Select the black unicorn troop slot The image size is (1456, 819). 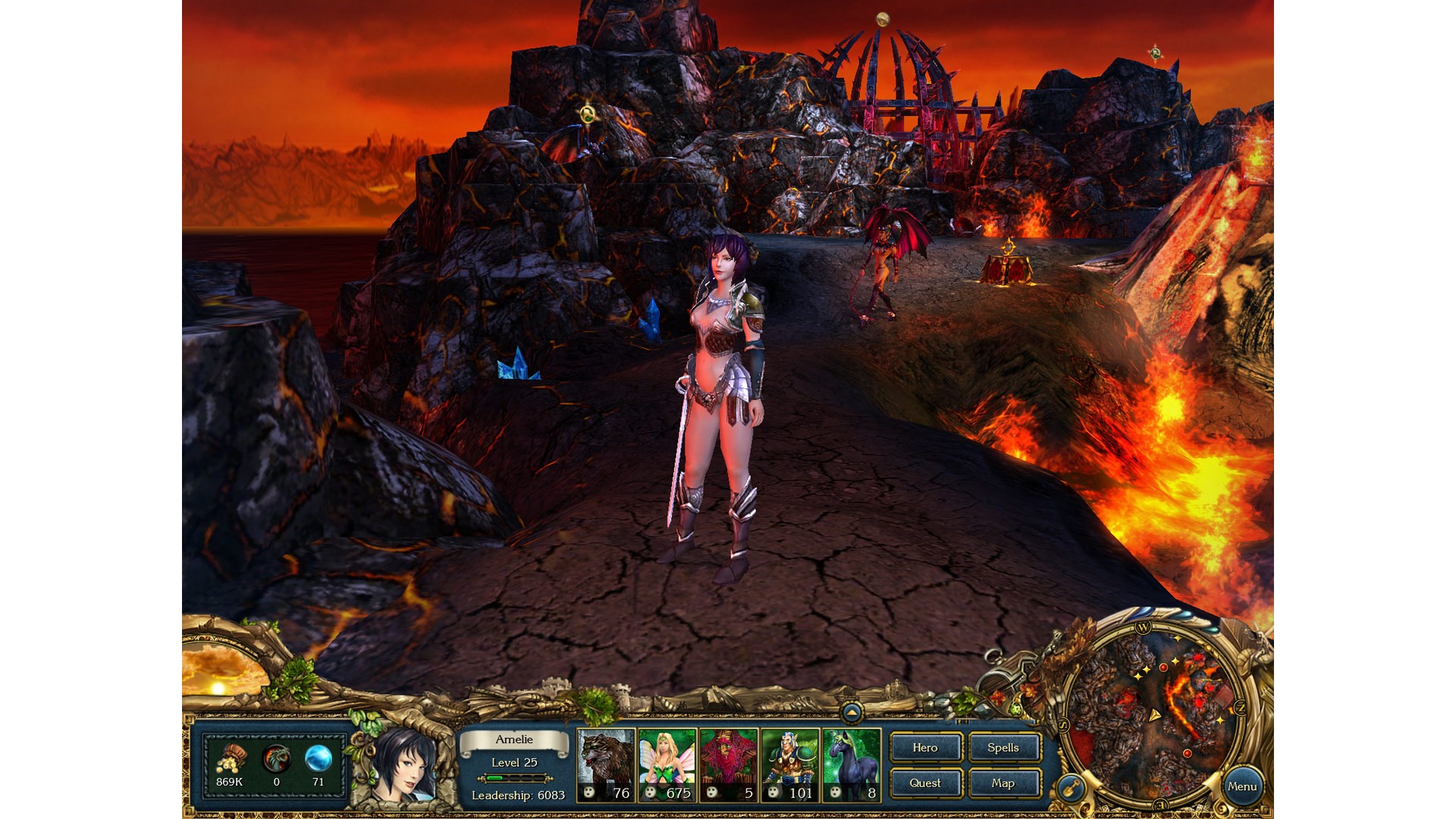click(x=852, y=765)
